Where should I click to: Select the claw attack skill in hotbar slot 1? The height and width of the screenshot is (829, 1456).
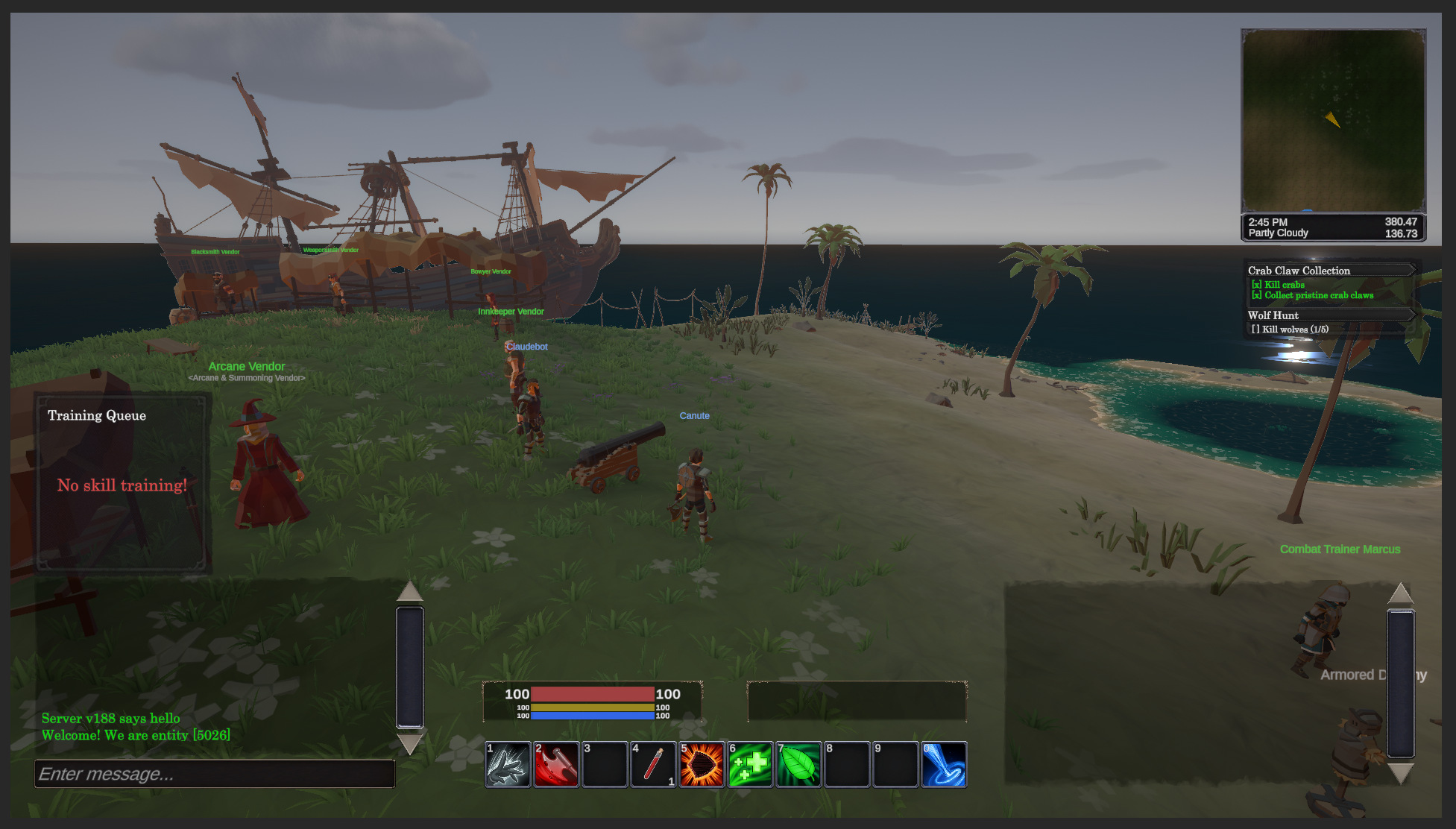[509, 764]
